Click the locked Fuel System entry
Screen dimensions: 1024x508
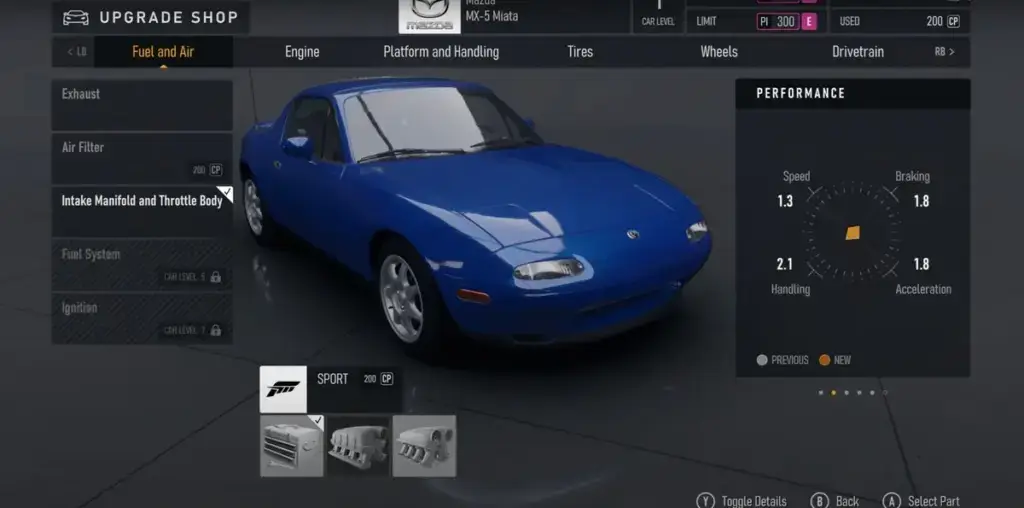point(142,265)
